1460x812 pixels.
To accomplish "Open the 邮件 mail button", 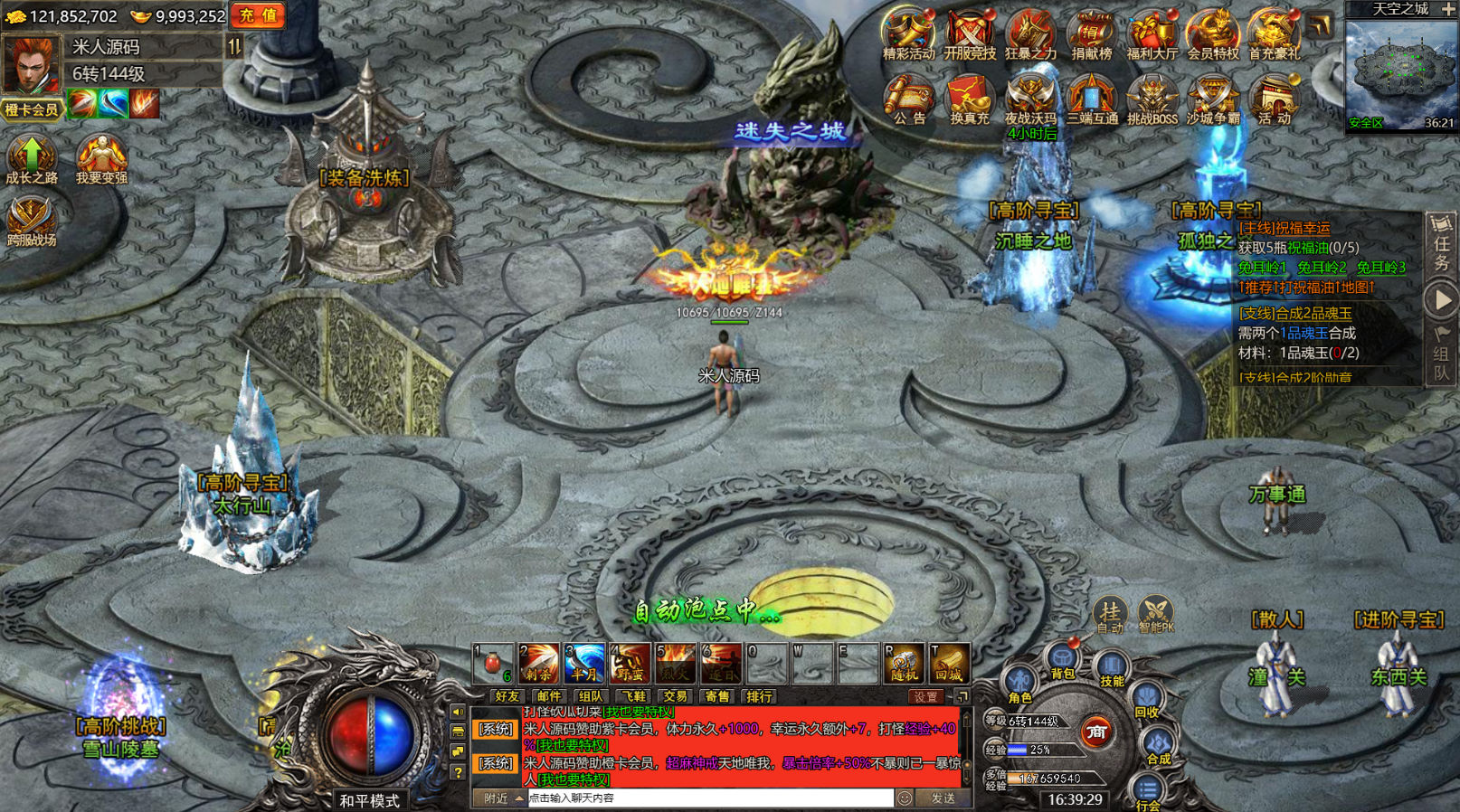I will tap(549, 696).
